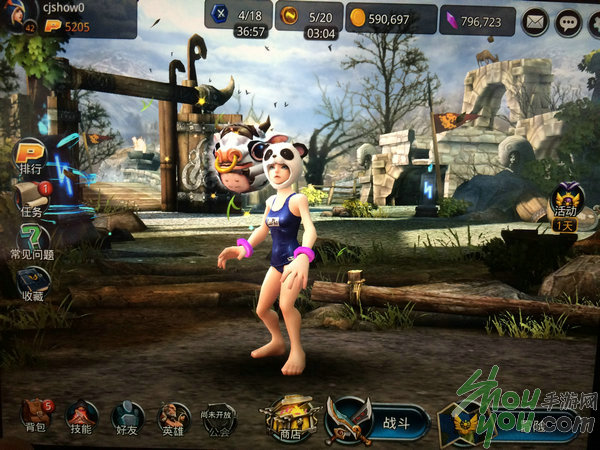Open the 活动 events icon

[x=568, y=201]
